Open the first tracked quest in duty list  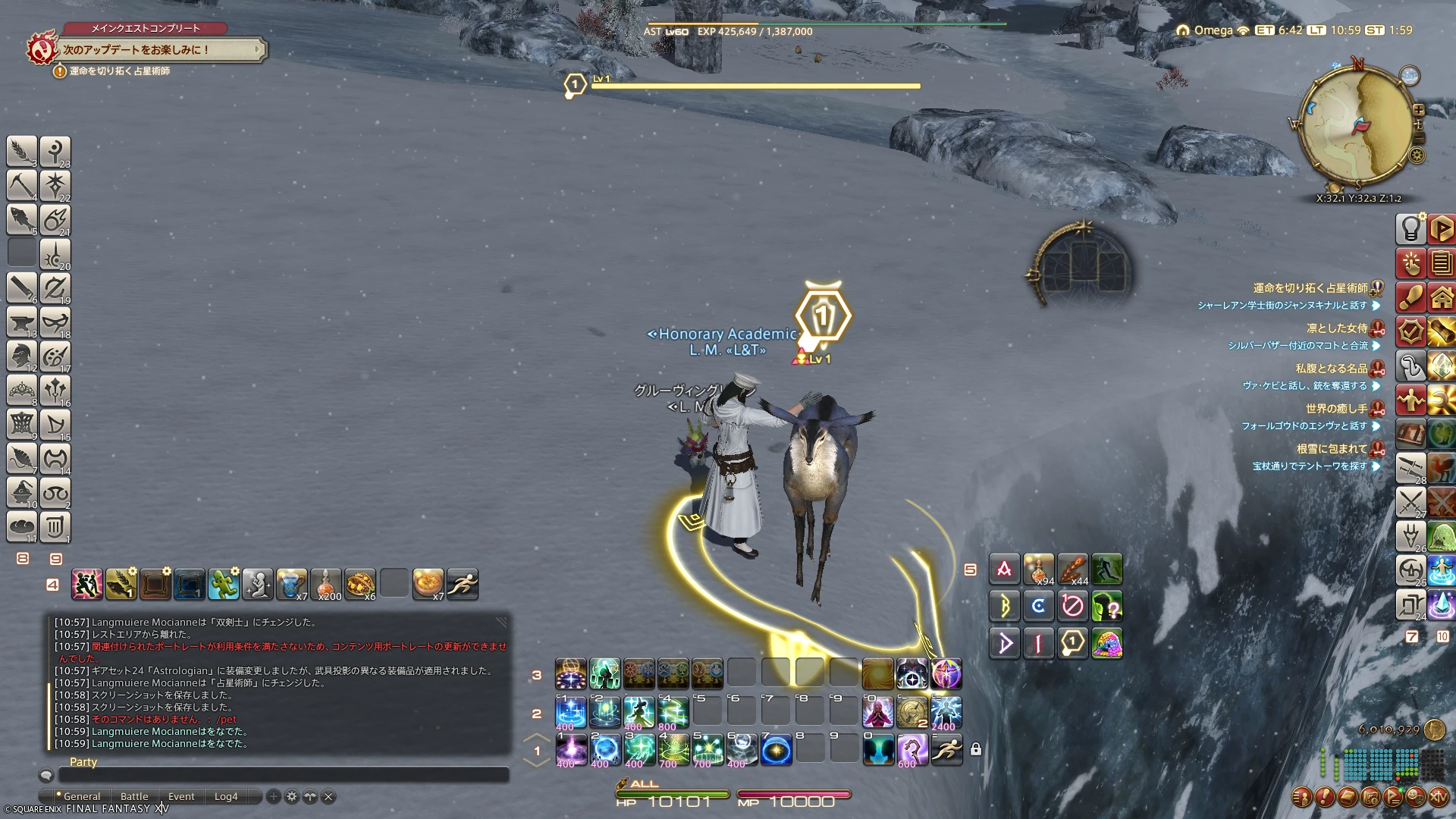1310,288
